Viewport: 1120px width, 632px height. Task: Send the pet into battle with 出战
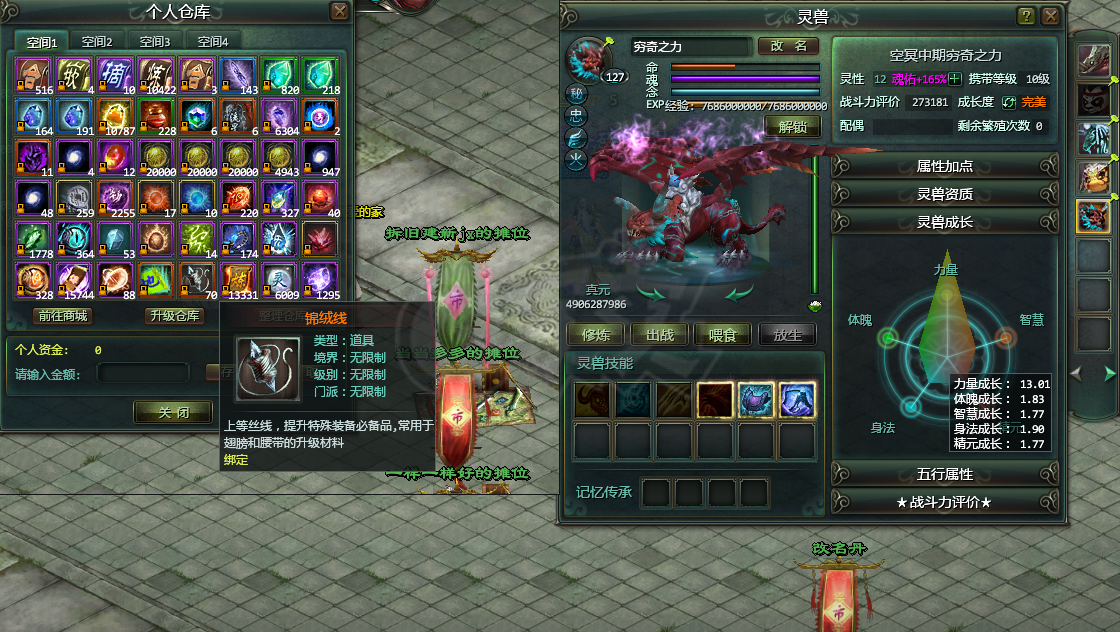click(659, 335)
